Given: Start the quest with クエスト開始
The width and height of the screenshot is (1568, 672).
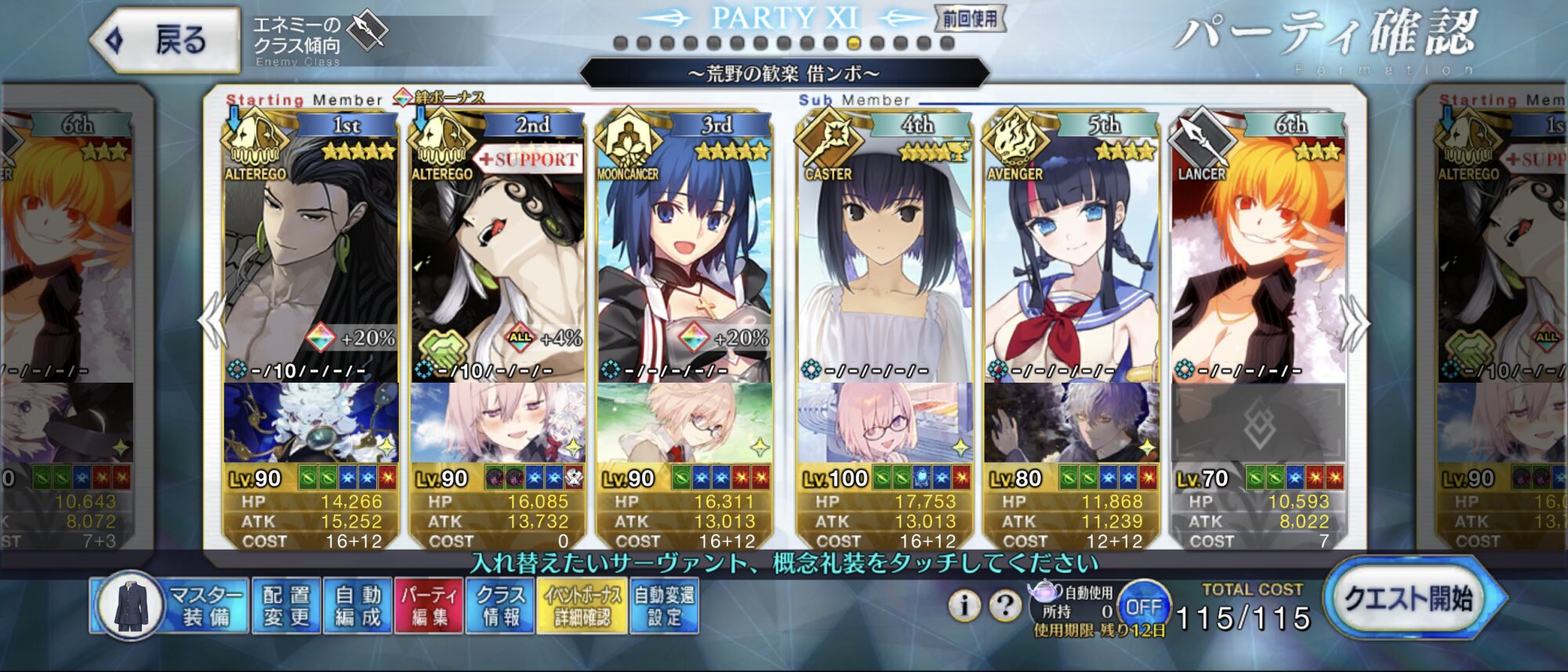Looking at the screenshot, I should click(1410, 600).
